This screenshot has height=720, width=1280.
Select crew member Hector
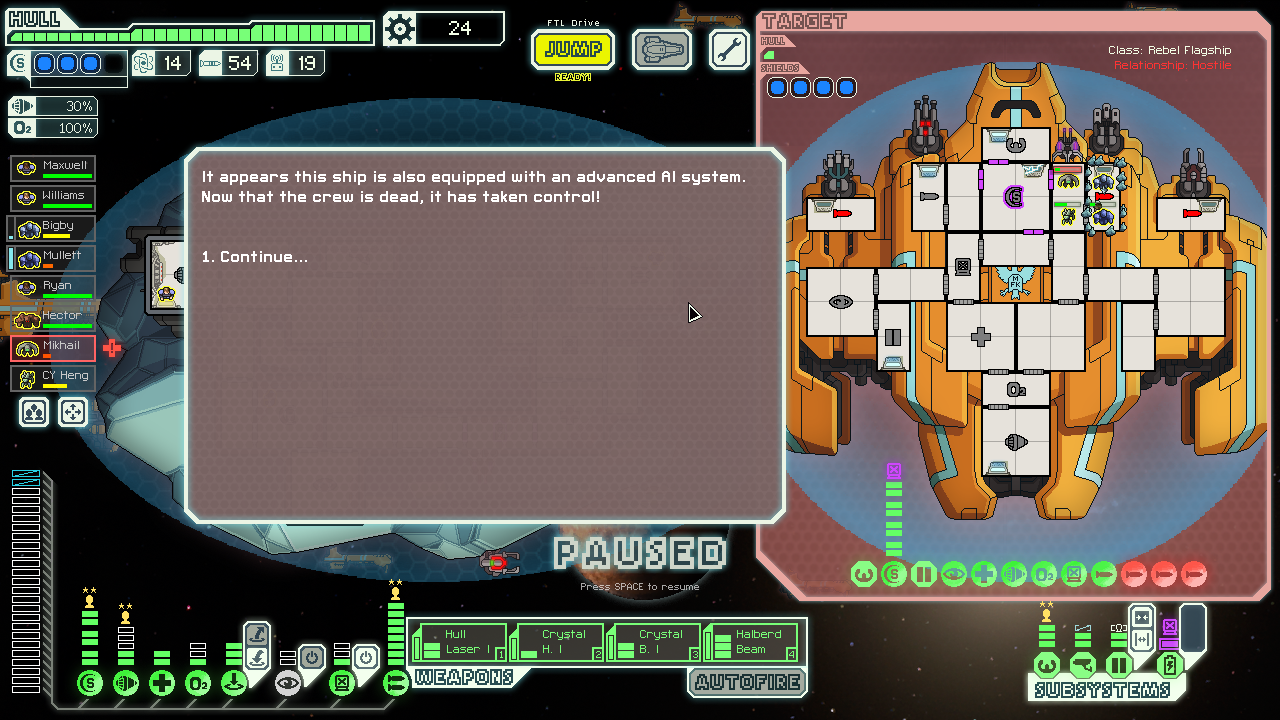(x=54, y=318)
